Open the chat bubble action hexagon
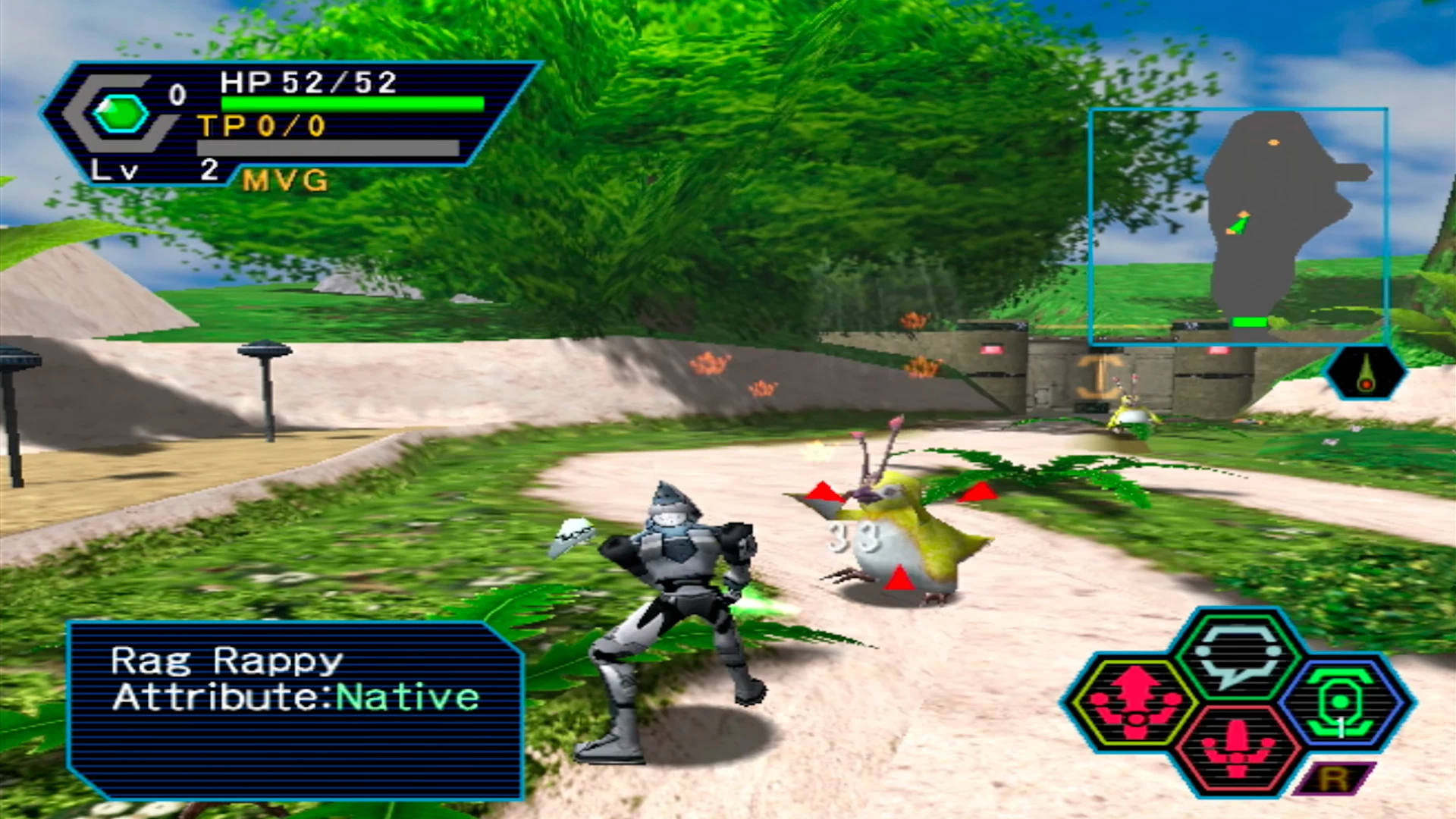The width and height of the screenshot is (1456, 819). coord(1237,654)
